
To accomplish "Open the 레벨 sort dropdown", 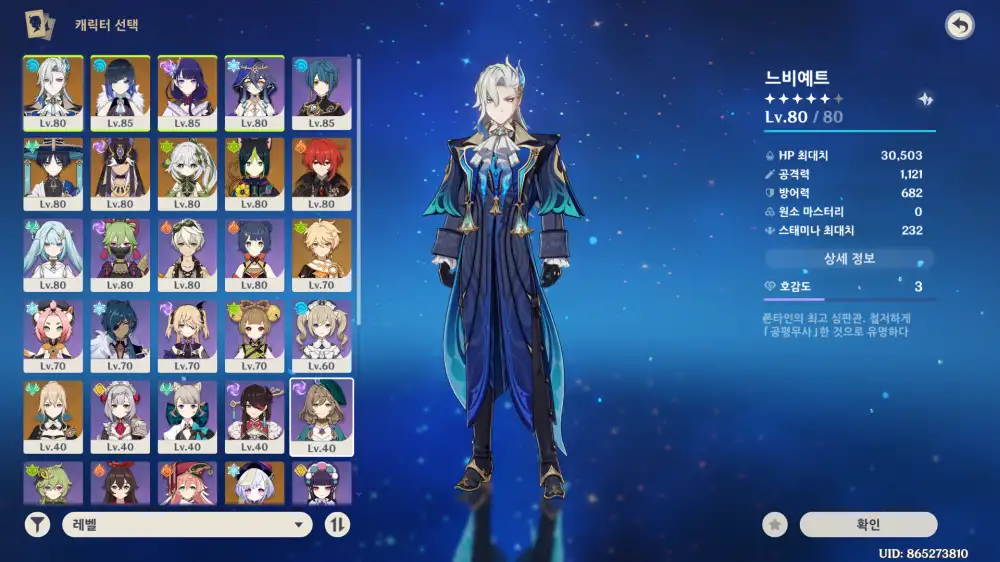I will click(188, 525).
